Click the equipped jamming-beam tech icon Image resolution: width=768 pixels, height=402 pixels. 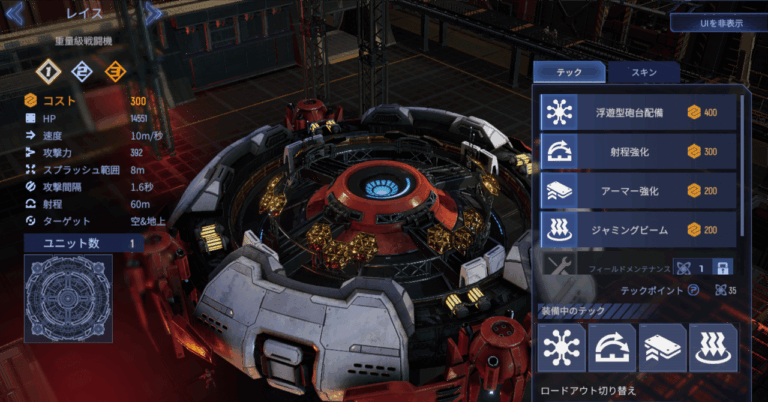tap(712, 346)
